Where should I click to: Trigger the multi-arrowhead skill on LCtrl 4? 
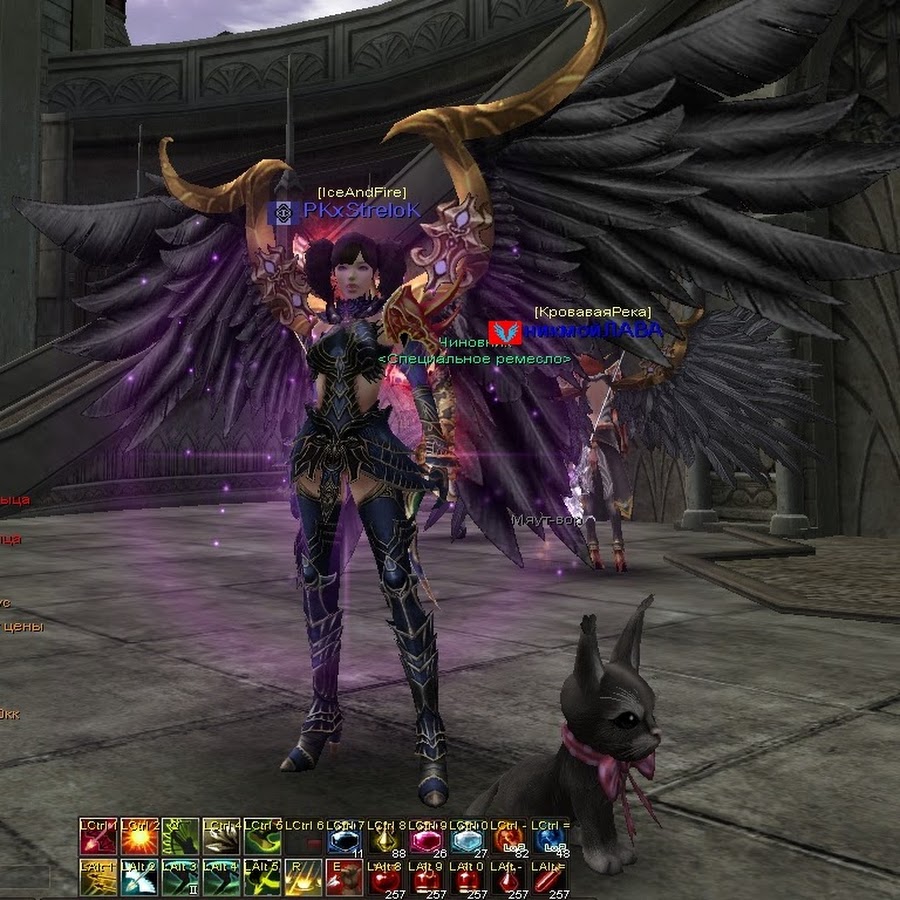(222, 838)
